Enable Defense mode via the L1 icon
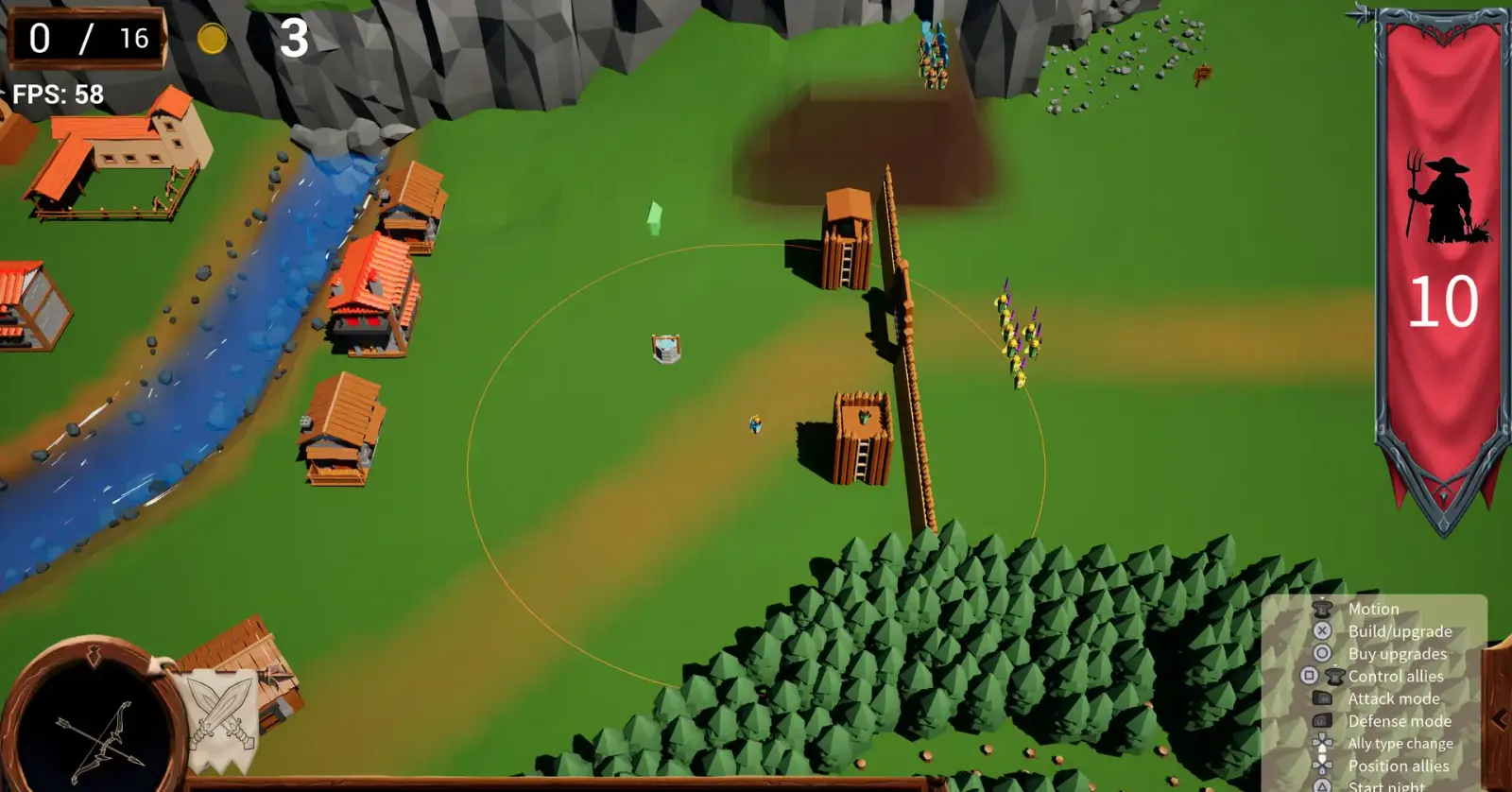The image size is (1512, 792). [1320, 721]
